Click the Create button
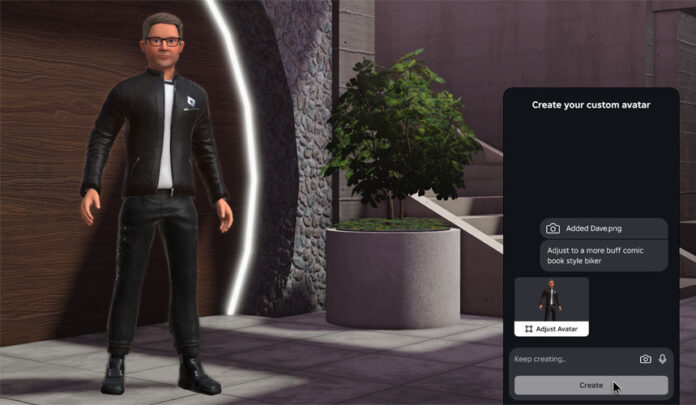696x405 pixels. pos(590,385)
